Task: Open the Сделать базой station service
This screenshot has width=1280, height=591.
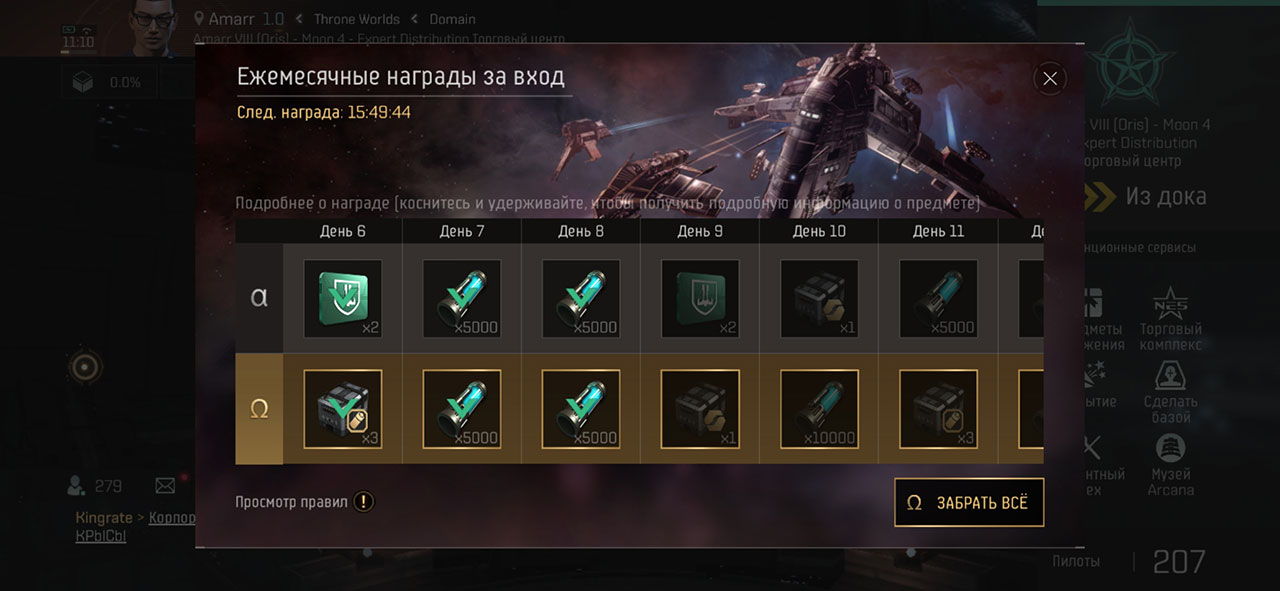Action: [1170, 392]
